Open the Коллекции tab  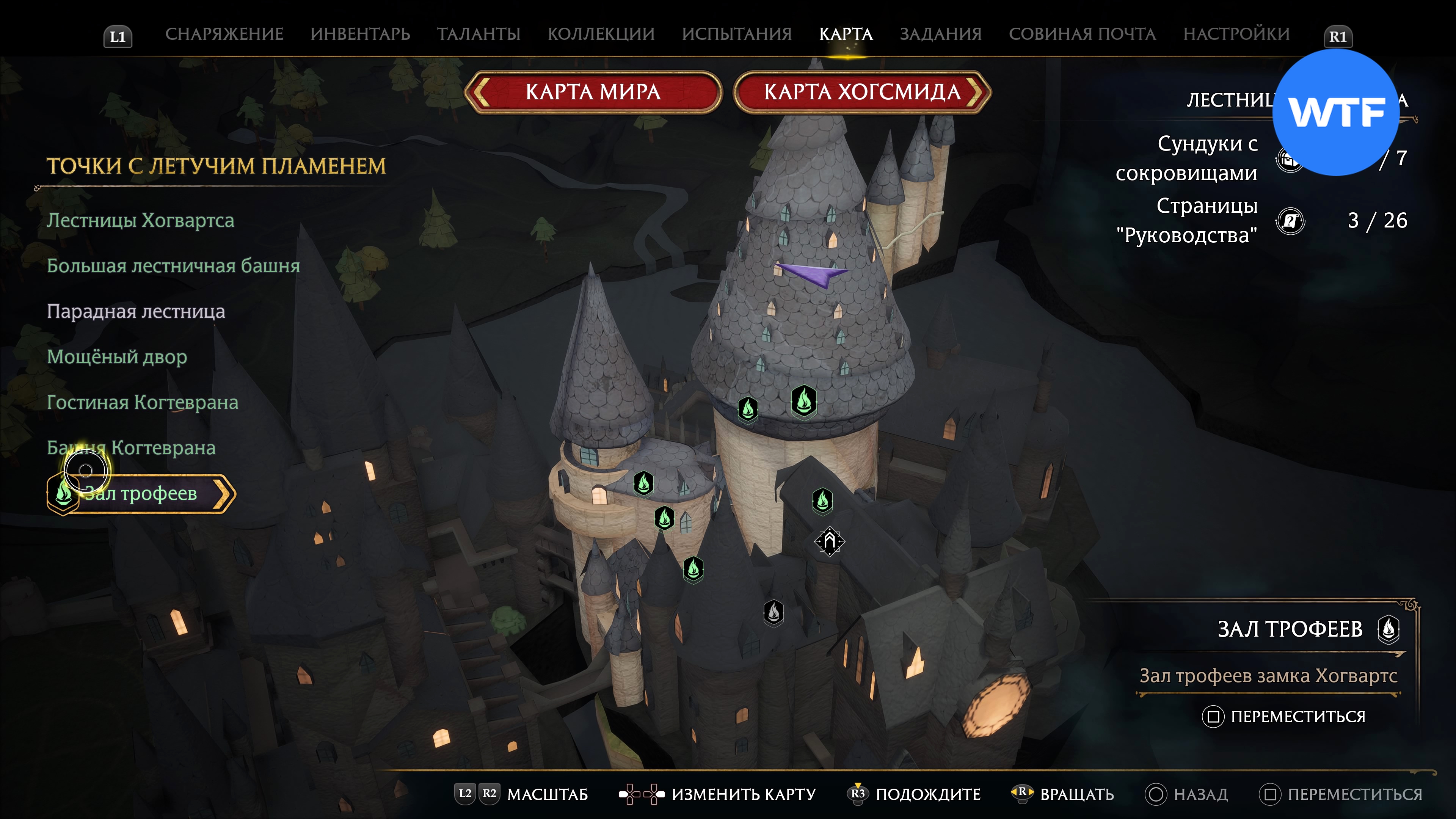pos(601,34)
